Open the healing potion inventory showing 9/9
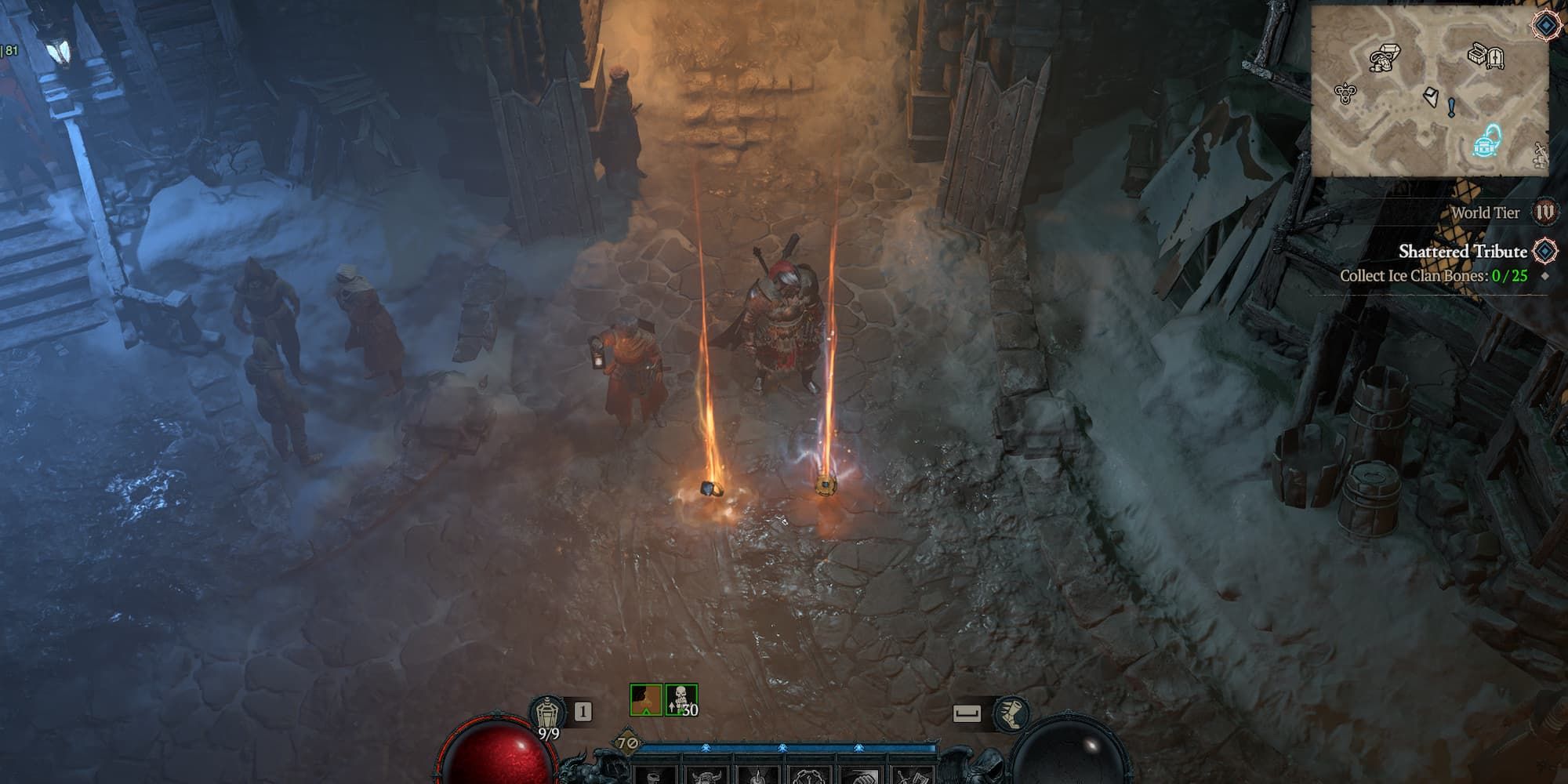Viewport: 1568px width, 784px height. (x=549, y=711)
